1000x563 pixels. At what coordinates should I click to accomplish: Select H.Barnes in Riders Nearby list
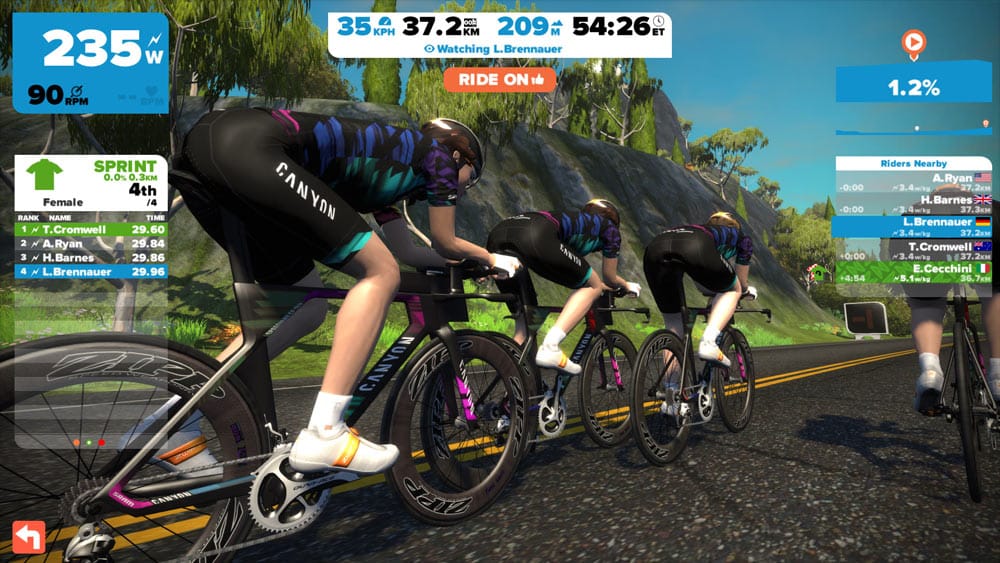click(x=913, y=204)
